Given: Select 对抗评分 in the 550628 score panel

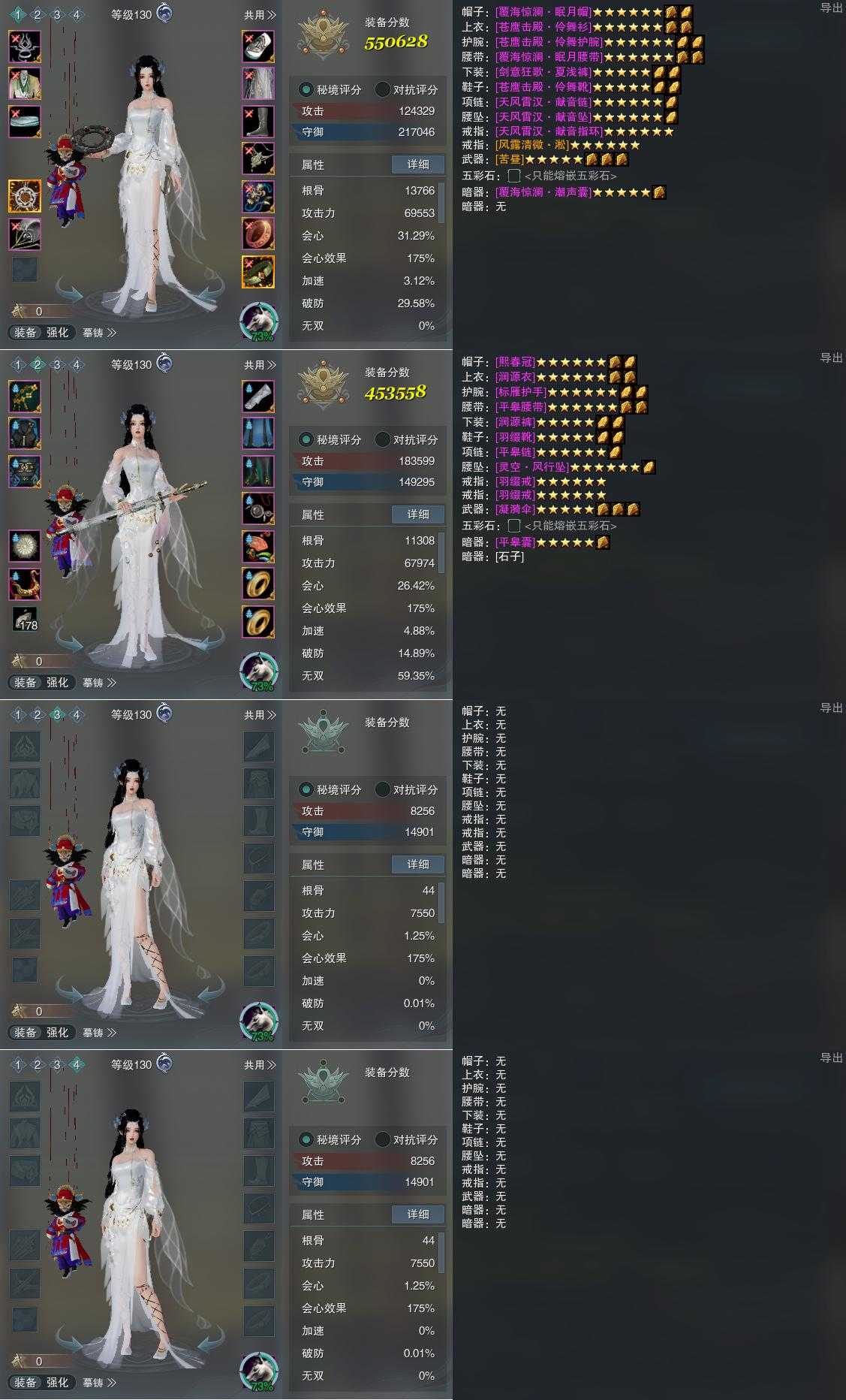Looking at the screenshot, I should click(x=407, y=89).
